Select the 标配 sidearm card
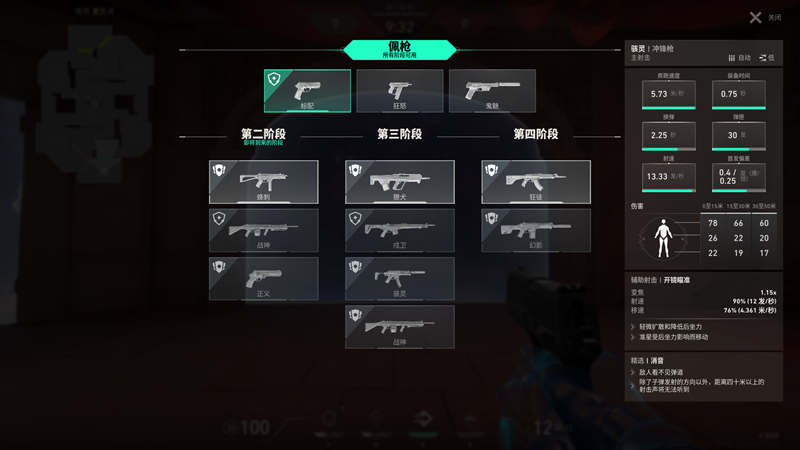Screen dimensions: 800x450 pos(307,90)
